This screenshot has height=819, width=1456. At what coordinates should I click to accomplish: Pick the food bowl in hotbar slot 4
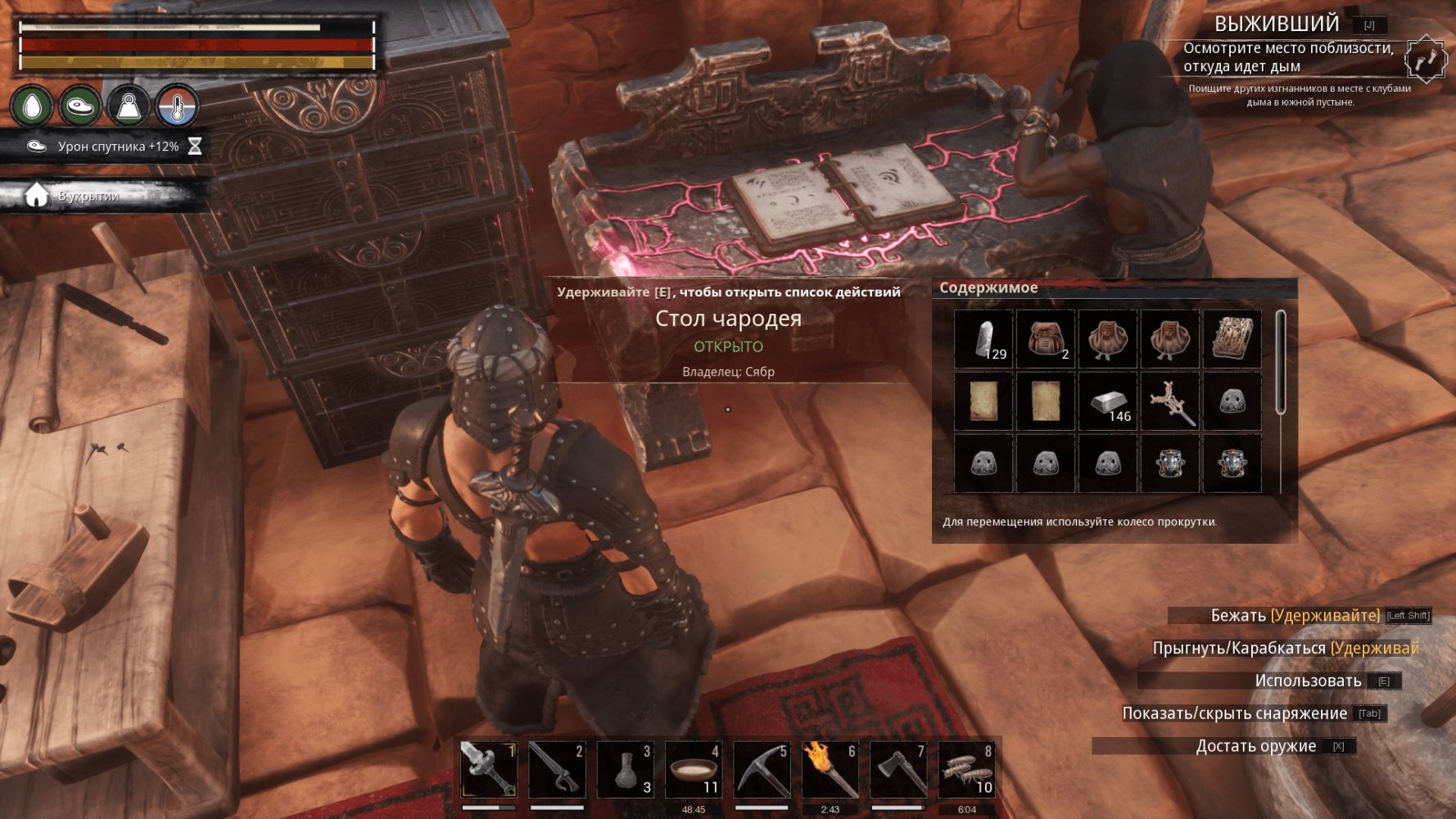[x=693, y=770]
